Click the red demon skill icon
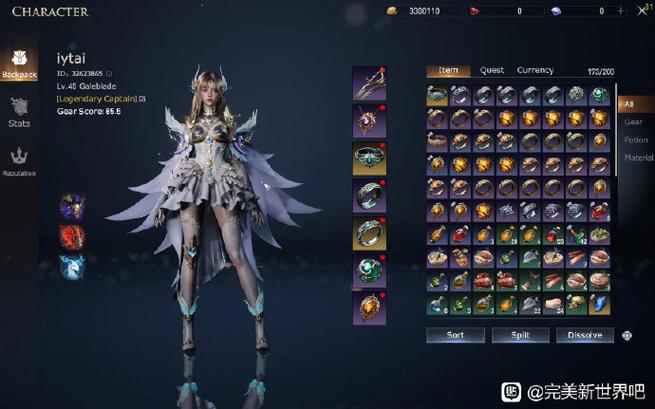This screenshot has width=655, height=409. (72, 237)
